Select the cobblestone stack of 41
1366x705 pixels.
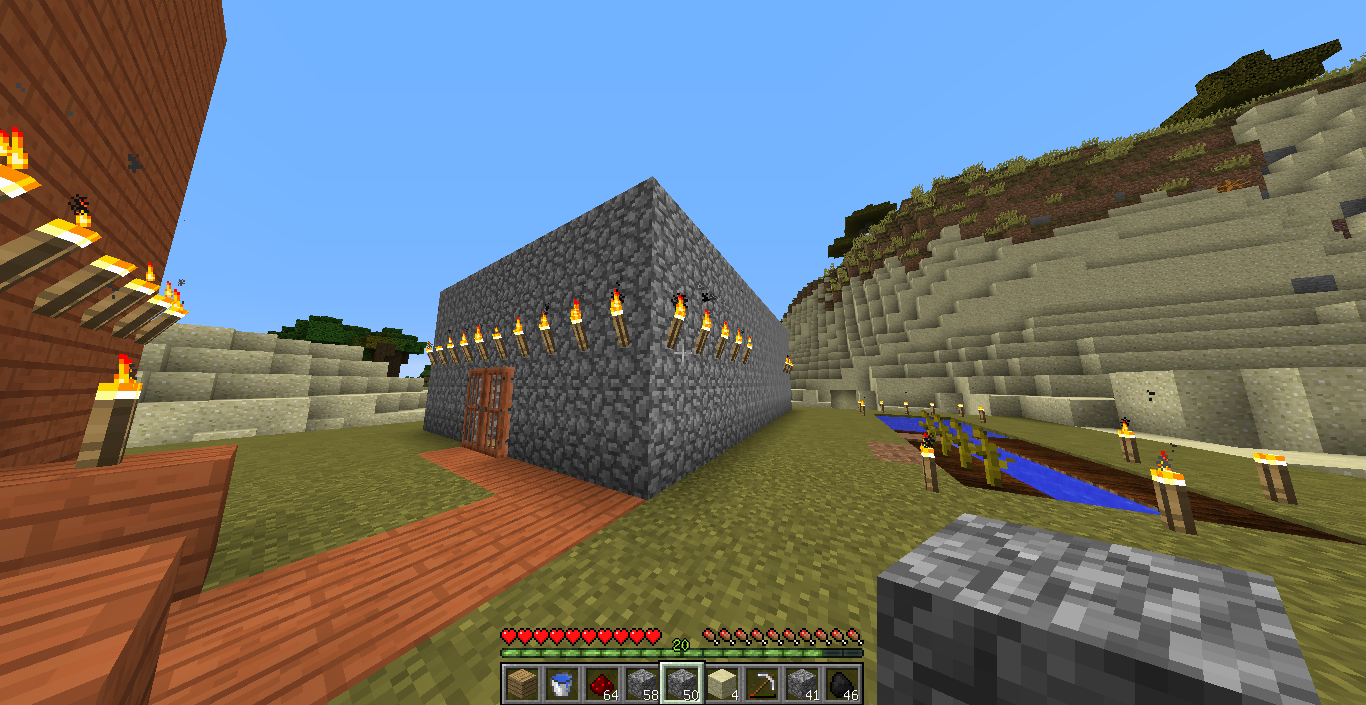click(x=802, y=684)
